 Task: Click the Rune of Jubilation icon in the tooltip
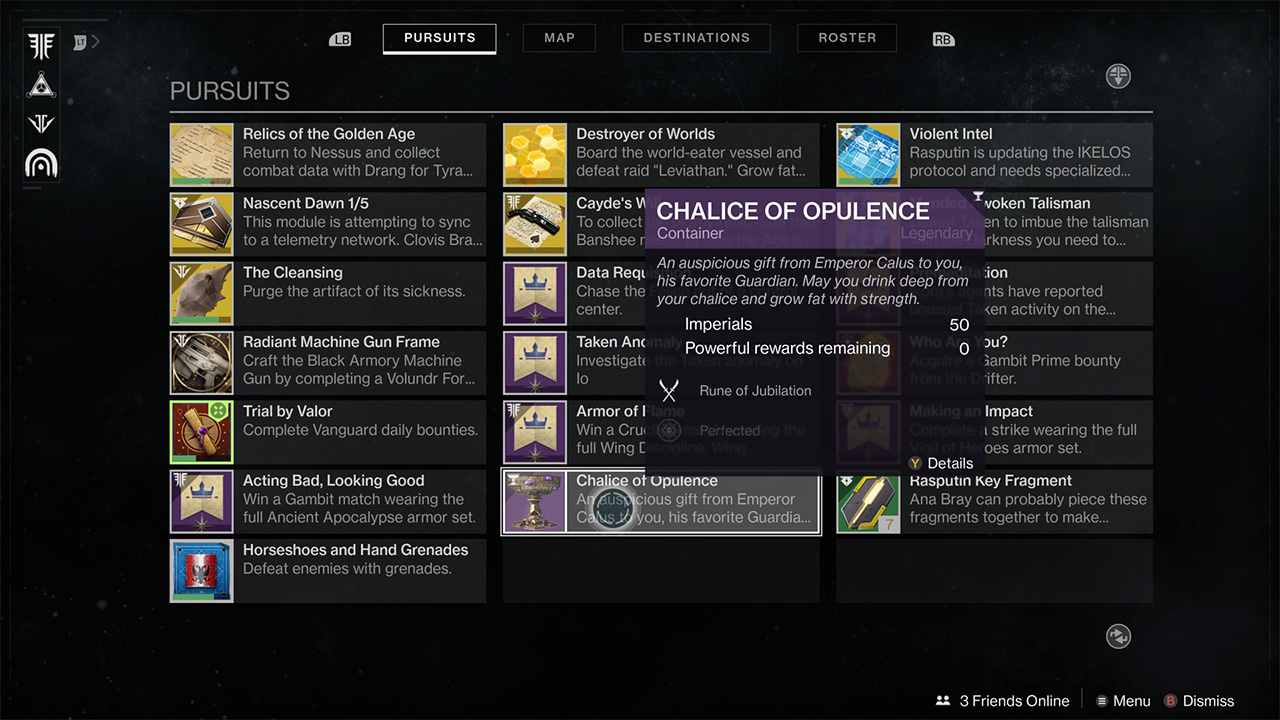(668, 390)
